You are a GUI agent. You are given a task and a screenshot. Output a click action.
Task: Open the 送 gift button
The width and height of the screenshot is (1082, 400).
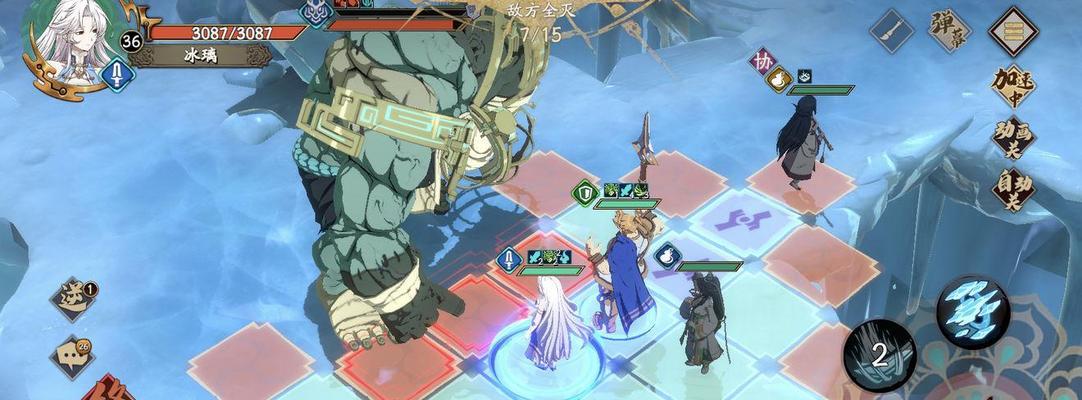pos(74,298)
